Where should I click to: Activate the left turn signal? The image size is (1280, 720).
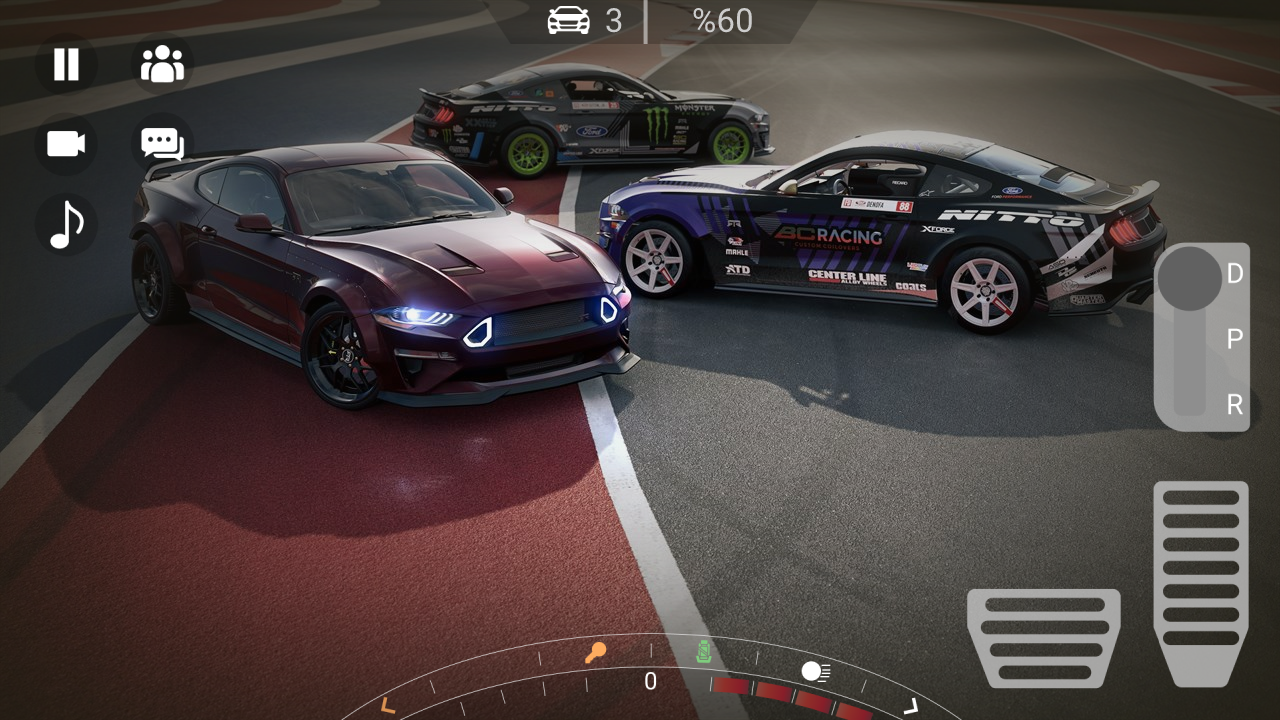[x=388, y=706]
